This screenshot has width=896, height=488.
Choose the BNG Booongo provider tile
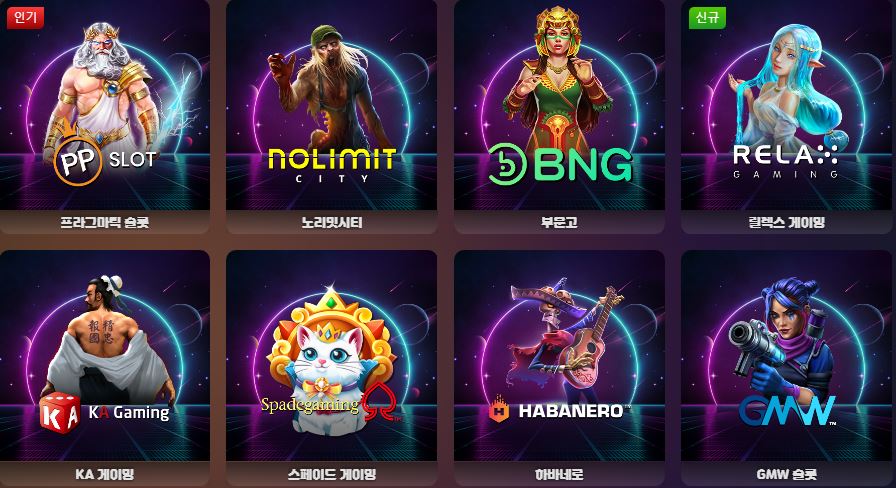[559, 115]
